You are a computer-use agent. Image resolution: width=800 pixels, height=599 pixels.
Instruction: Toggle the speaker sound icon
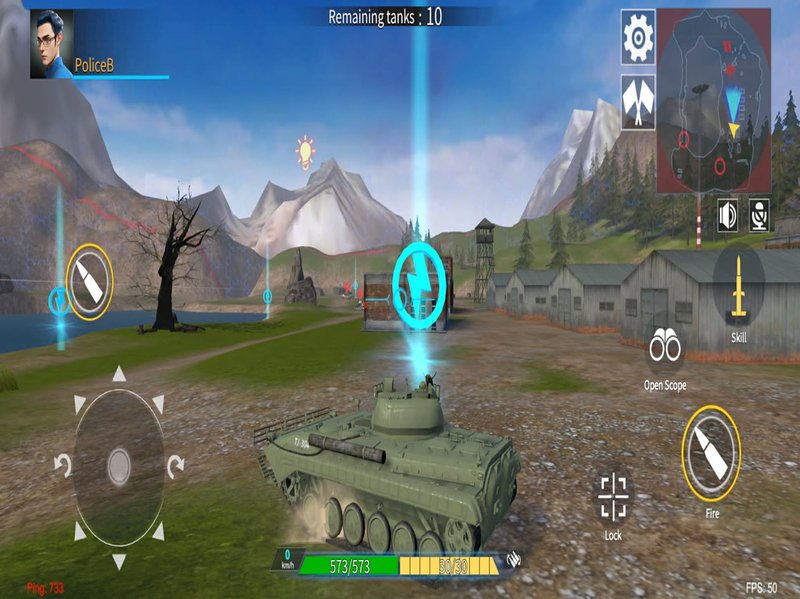coord(728,215)
